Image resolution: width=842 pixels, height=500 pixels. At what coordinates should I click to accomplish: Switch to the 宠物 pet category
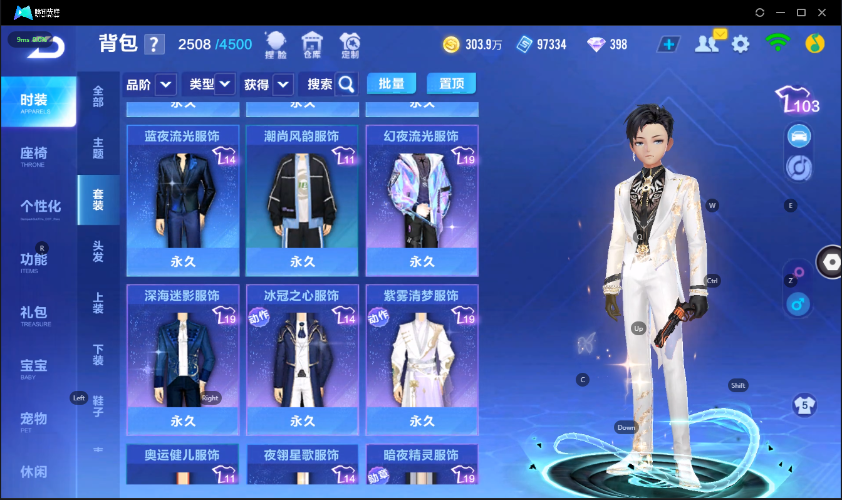coord(36,419)
